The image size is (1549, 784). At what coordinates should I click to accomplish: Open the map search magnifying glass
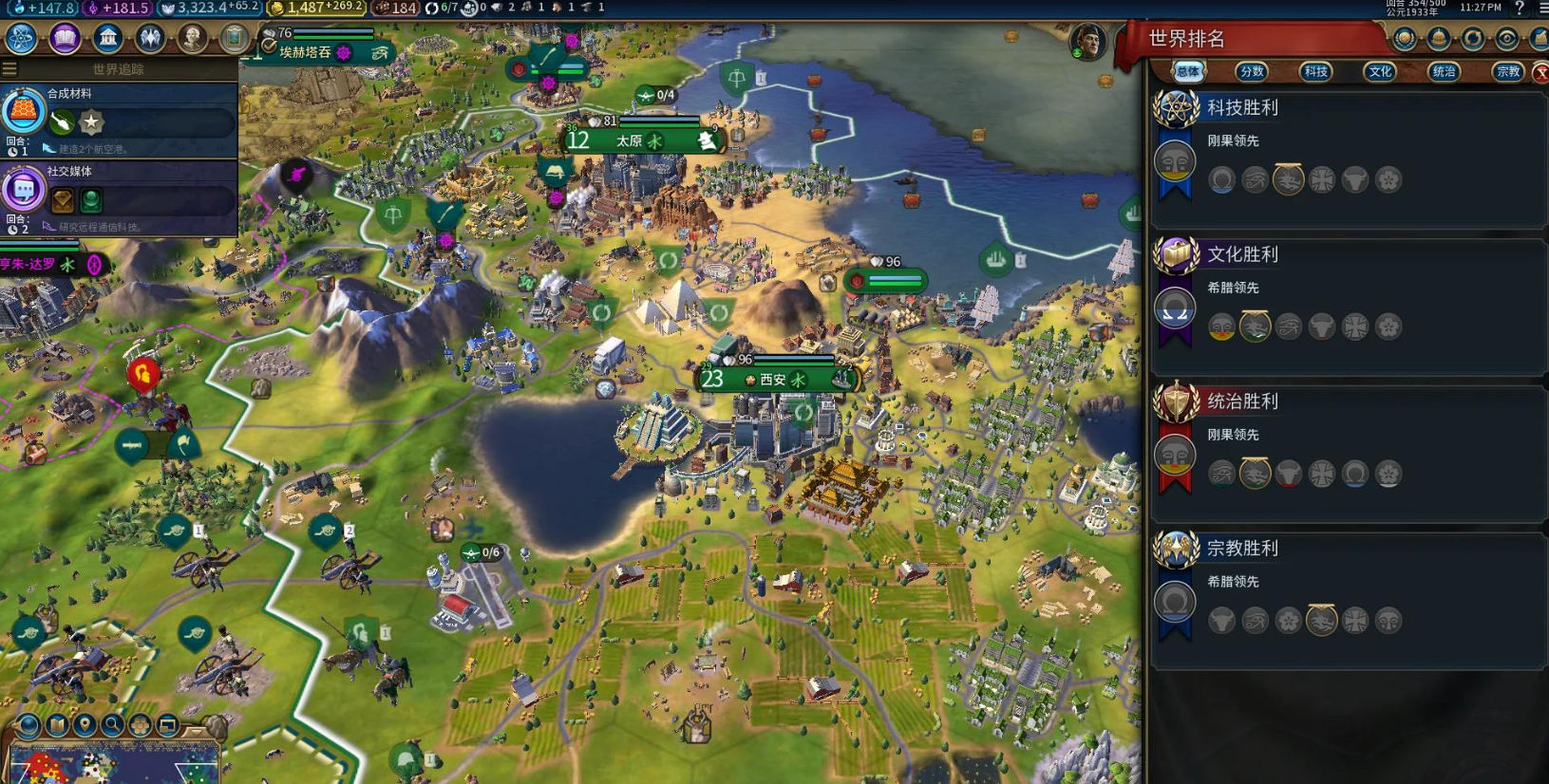(x=112, y=726)
